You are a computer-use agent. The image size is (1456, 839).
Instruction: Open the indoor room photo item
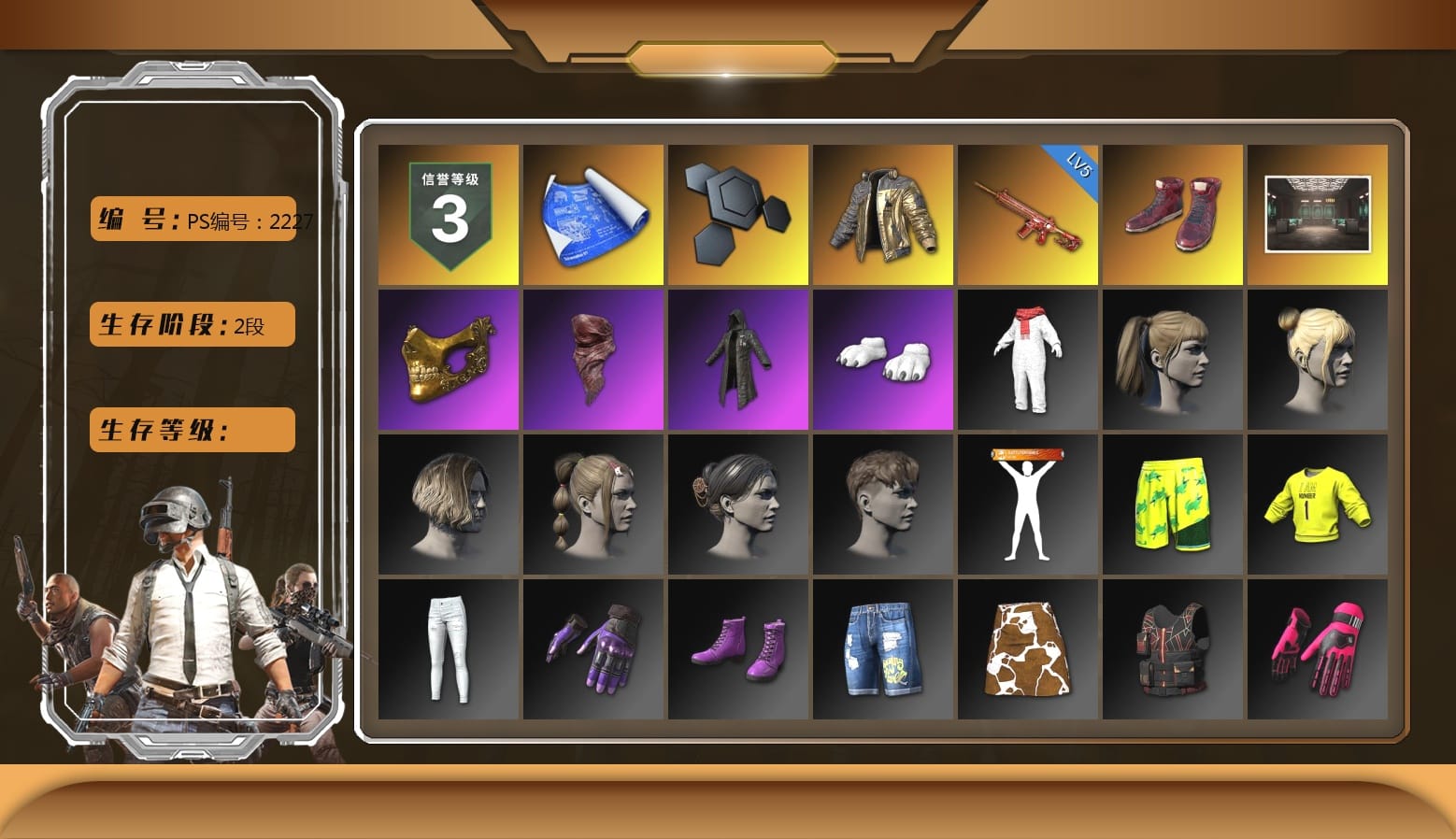tap(1318, 214)
